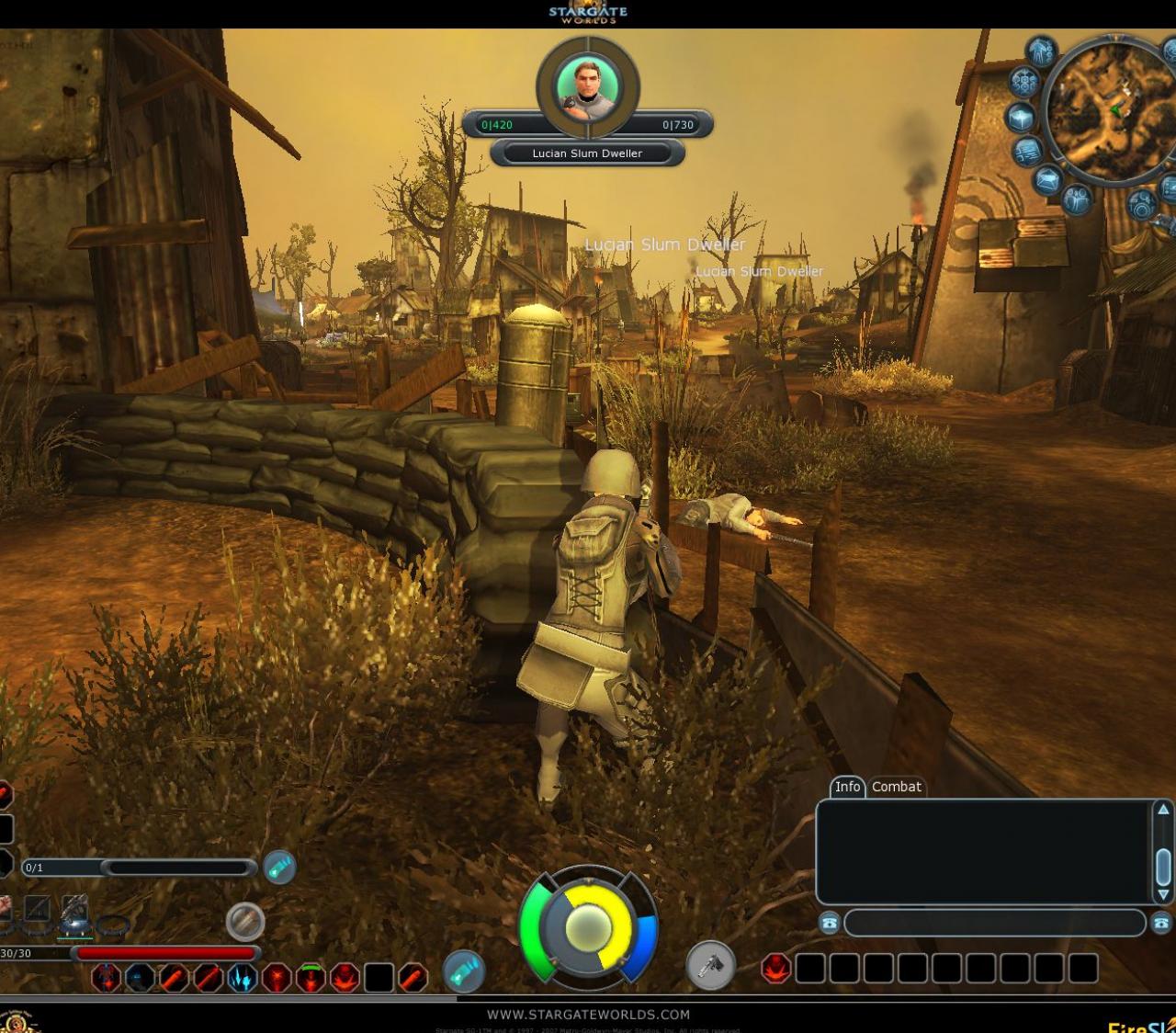Image resolution: width=1176 pixels, height=1033 pixels.
Task: Click inside the chat input field
Action: 997,921
